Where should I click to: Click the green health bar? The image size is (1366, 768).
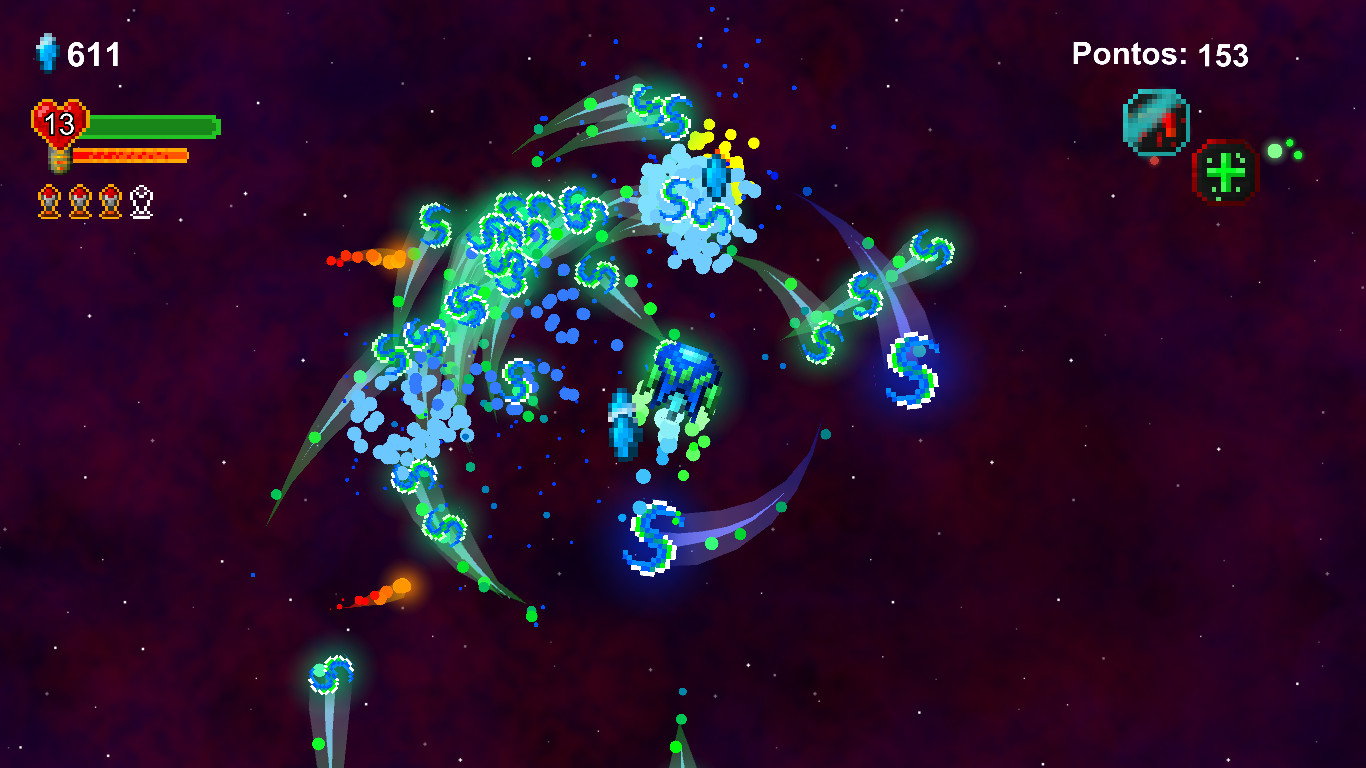pyautogui.click(x=150, y=127)
